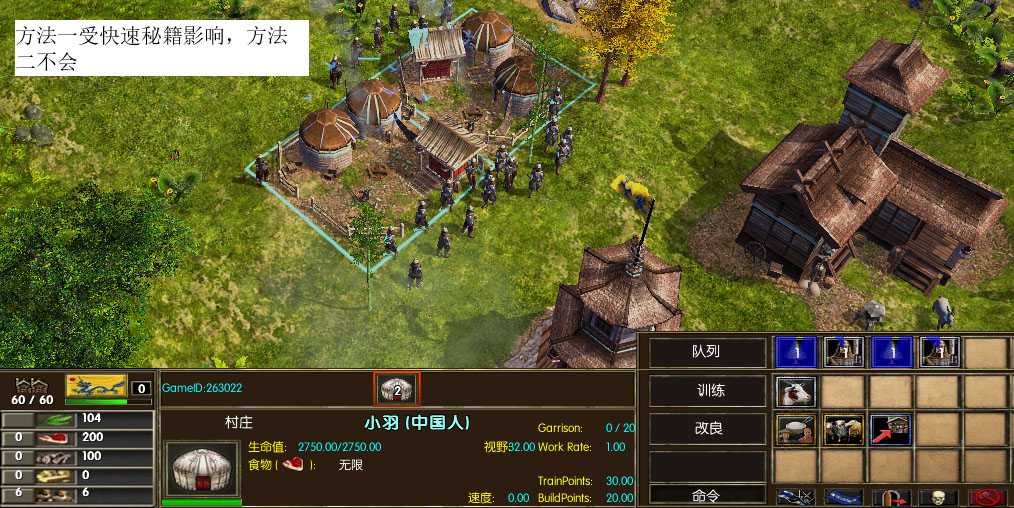Select the building upgrade with red arrow
The image size is (1014, 508).
pos(890,429)
